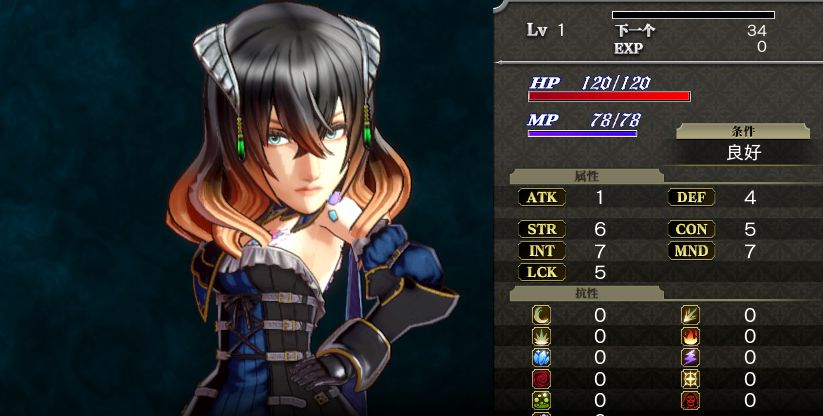This screenshot has width=823, height=416.
Task: Select the 良好 condition status box
Action: (x=742, y=153)
